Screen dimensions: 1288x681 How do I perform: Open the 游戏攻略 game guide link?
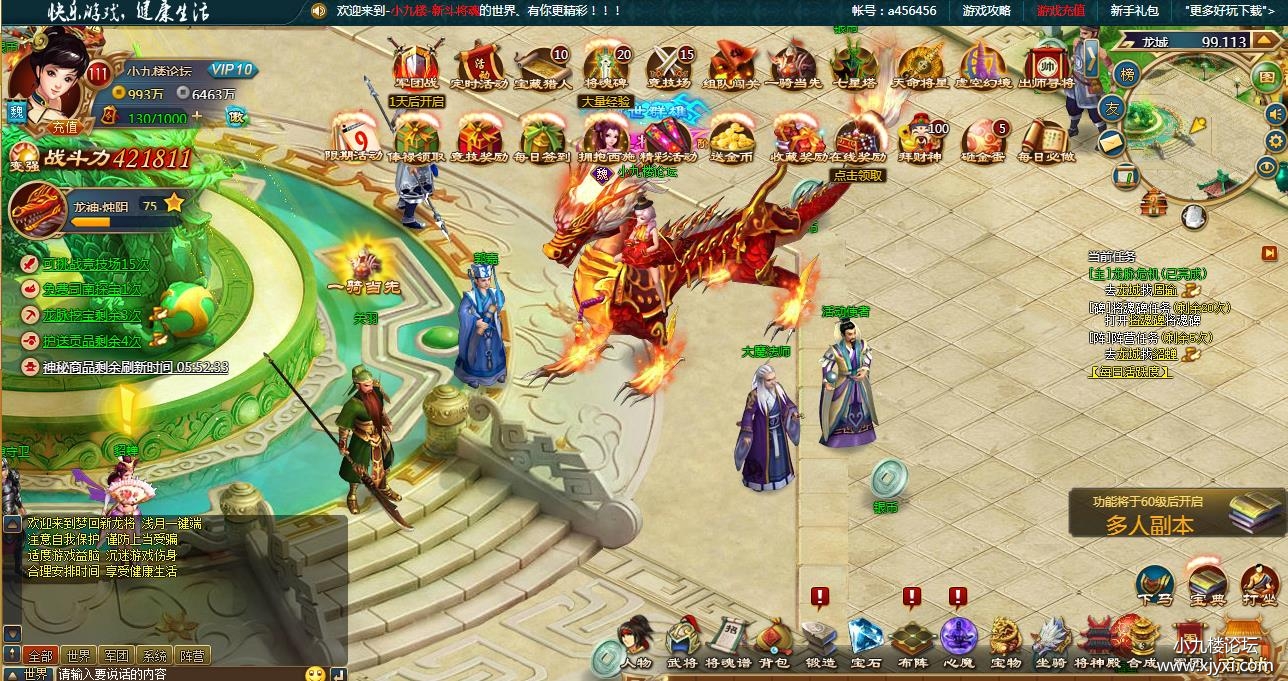pos(986,11)
